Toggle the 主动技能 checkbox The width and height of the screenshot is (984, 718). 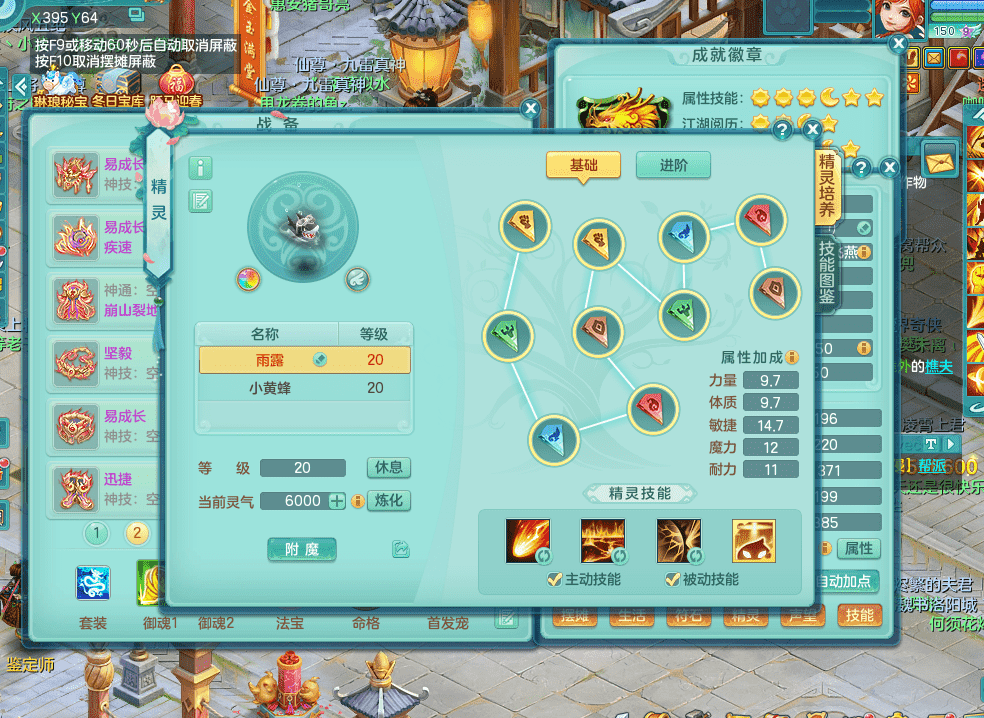pyautogui.click(x=554, y=580)
